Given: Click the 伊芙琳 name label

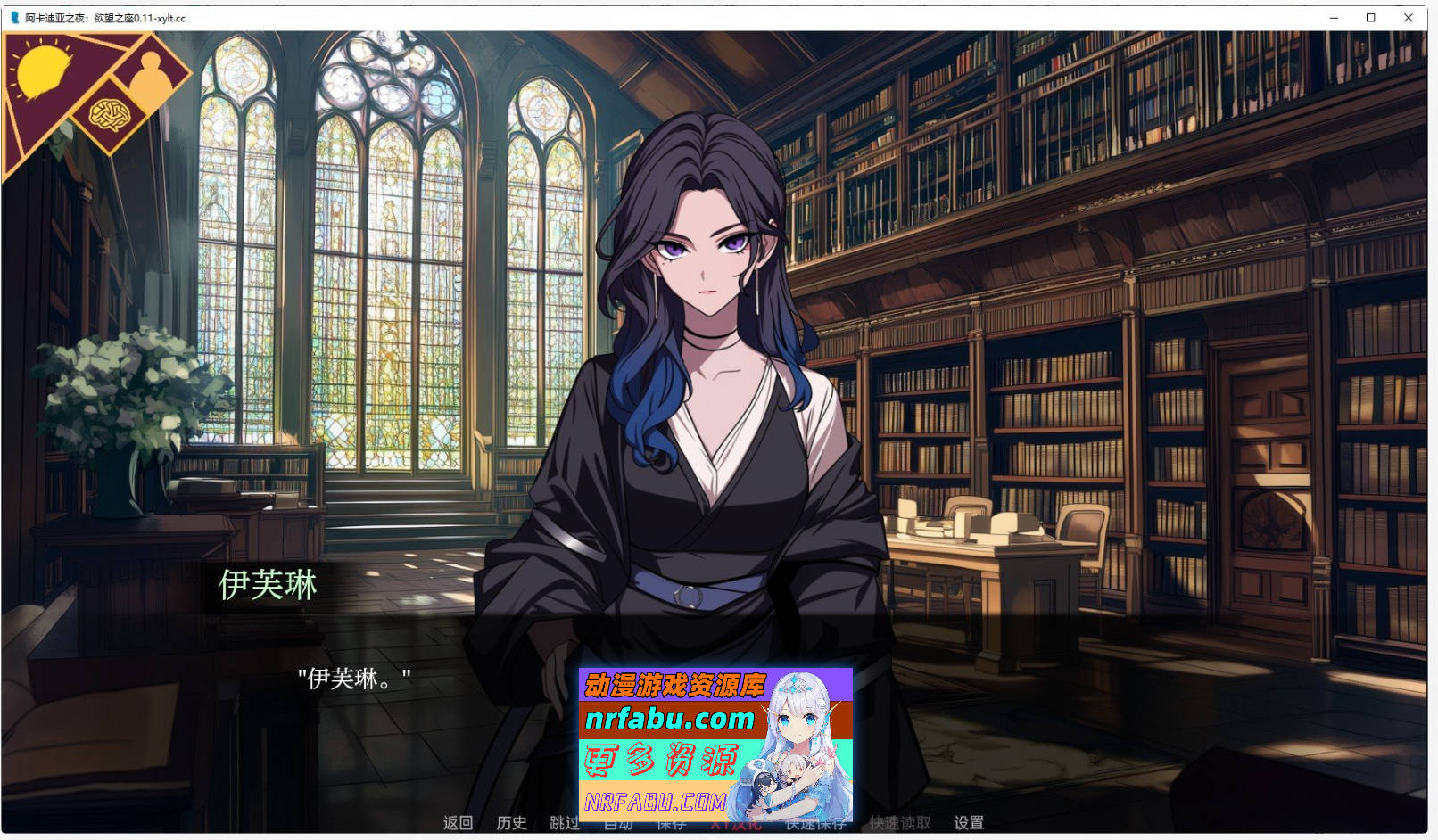Looking at the screenshot, I should coord(268,586).
